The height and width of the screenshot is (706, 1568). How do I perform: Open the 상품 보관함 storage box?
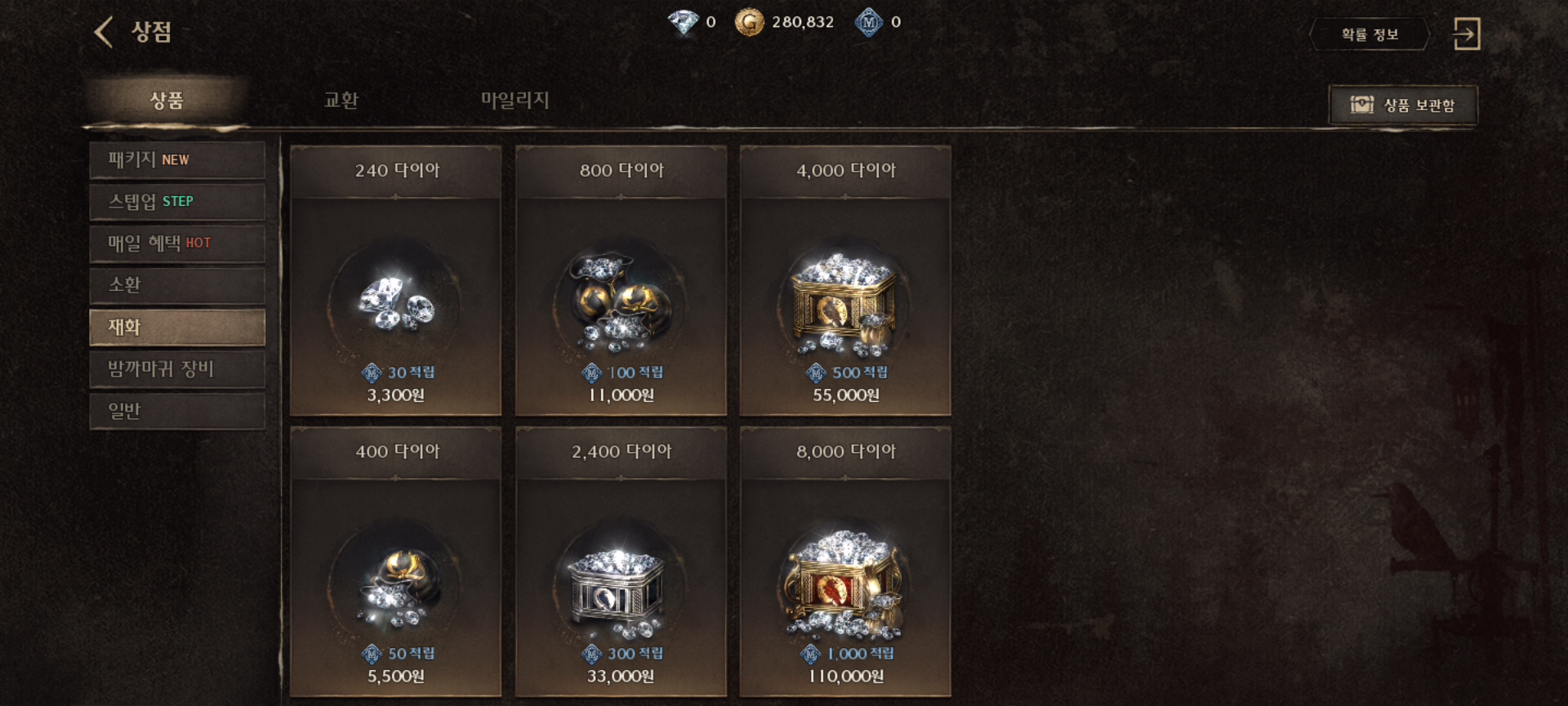(1403, 105)
